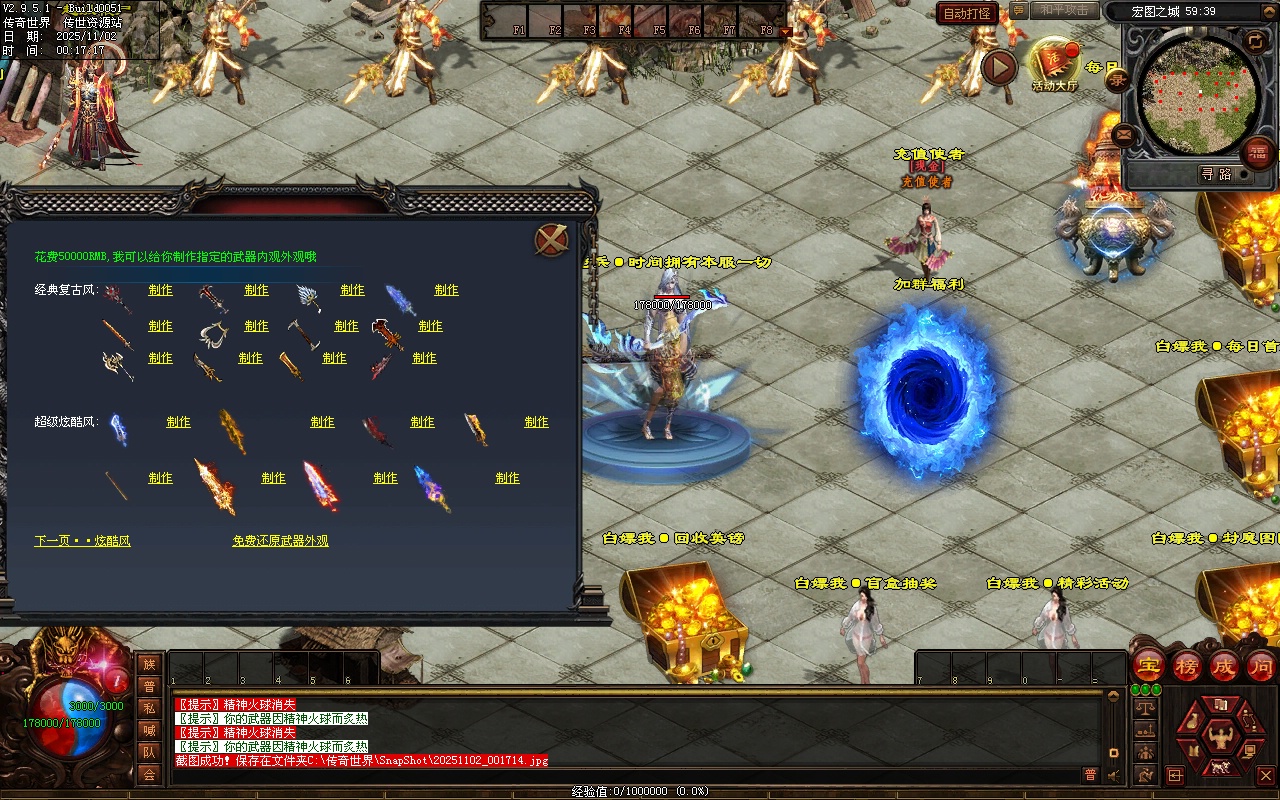Click the 寻路 pathfinding button
Screen dimensions: 1280x800
(1216, 174)
